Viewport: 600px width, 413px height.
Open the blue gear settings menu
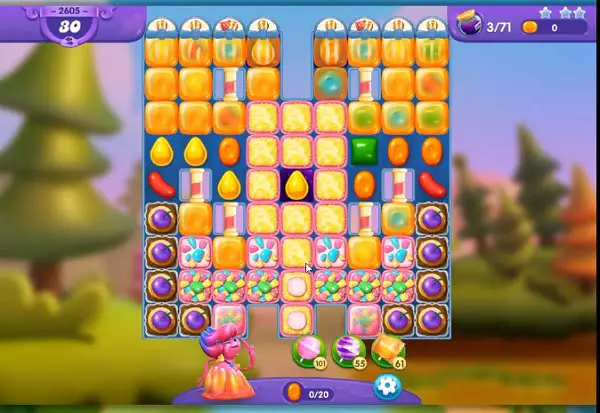click(x=385, y=386)
